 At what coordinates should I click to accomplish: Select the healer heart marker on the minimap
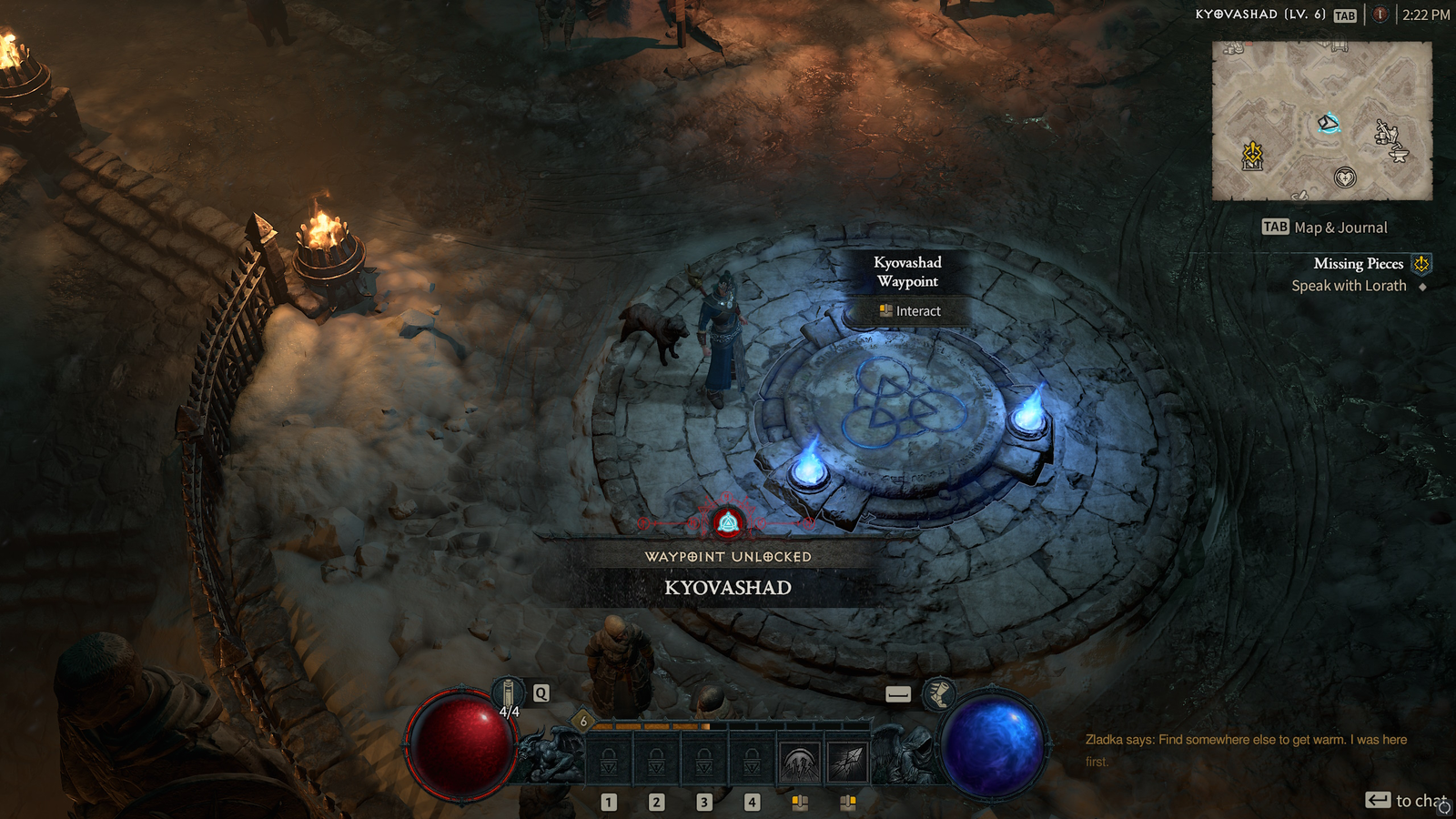[x=1345, y=177]
